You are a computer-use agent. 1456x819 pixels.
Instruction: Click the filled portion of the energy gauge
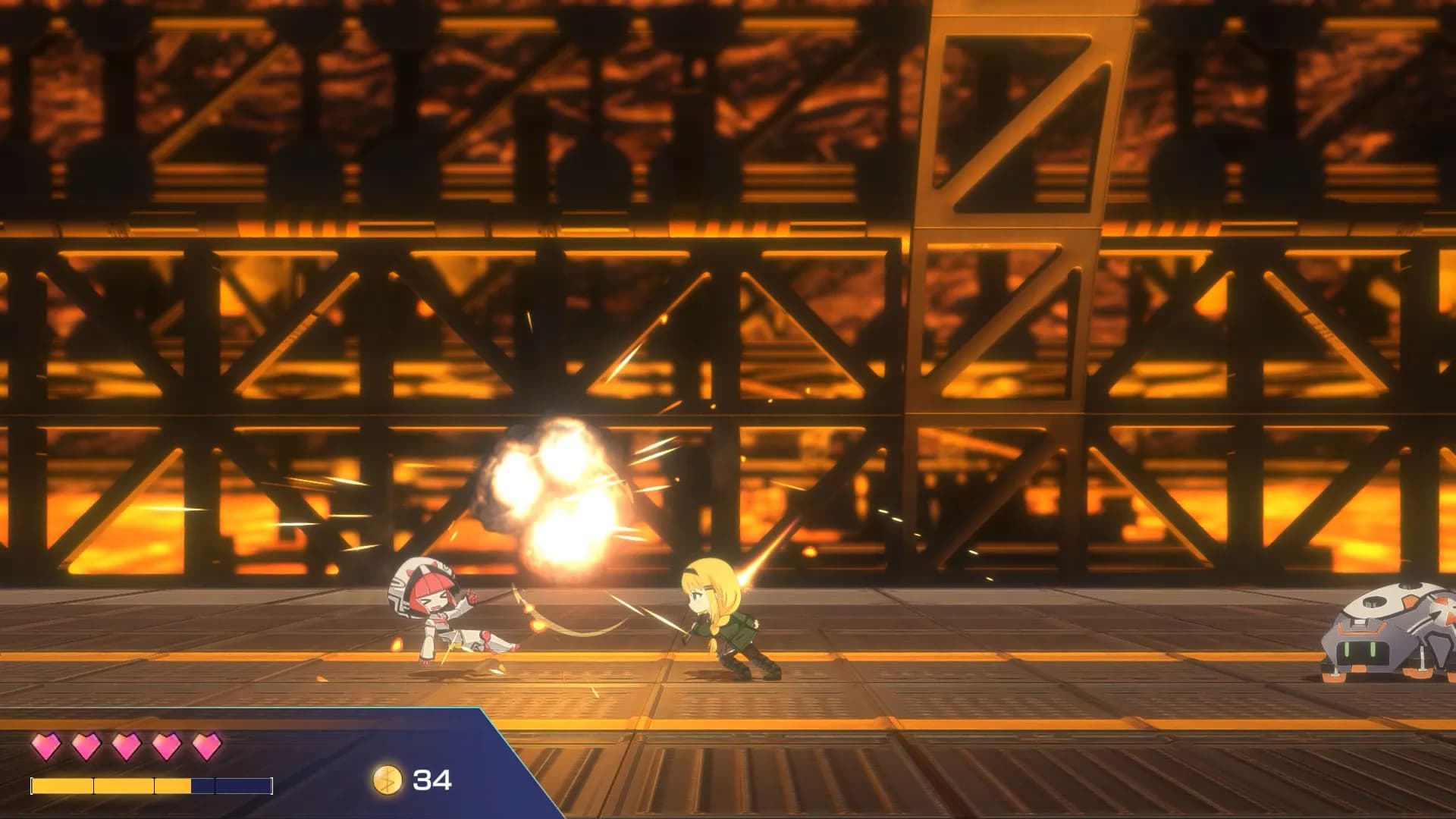[x=106, y=787]
